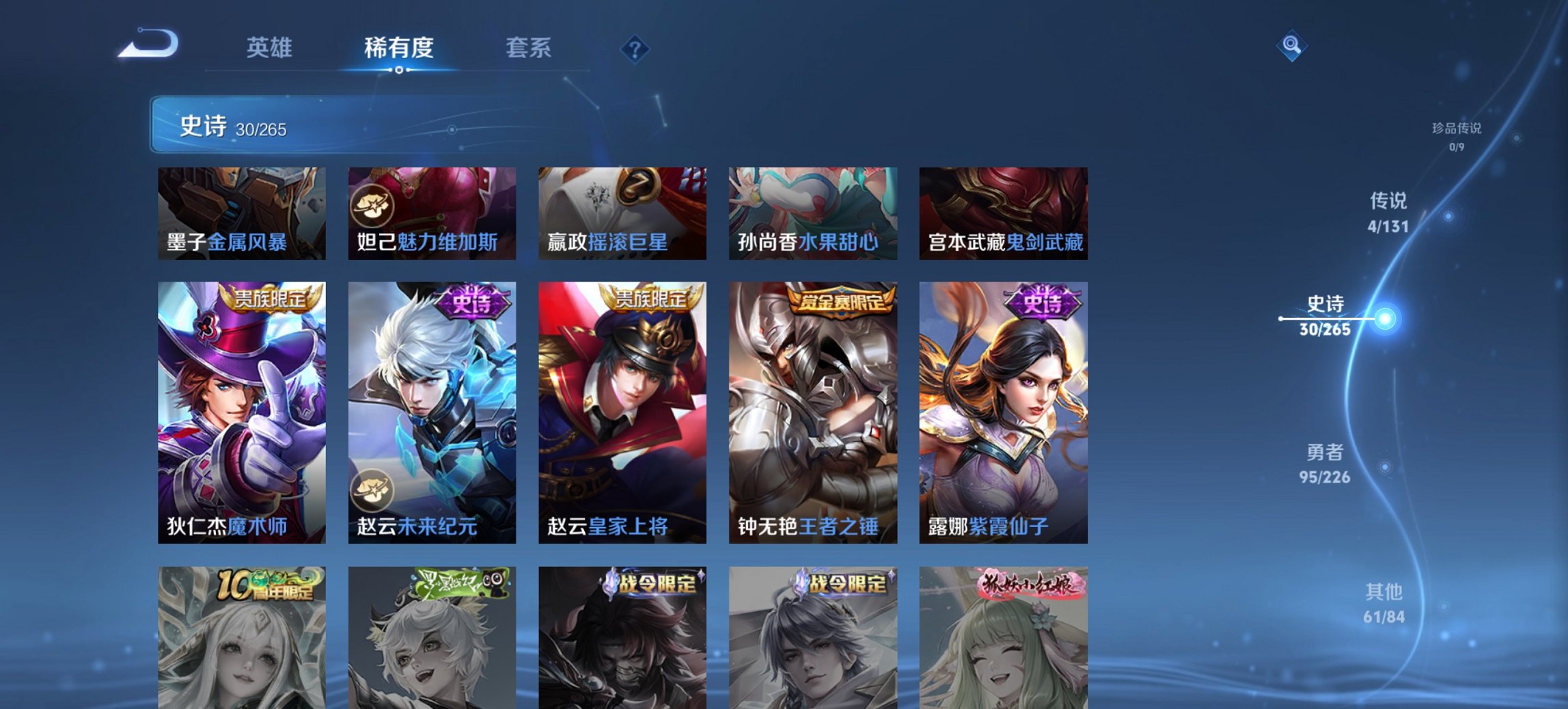The height and width of the screenshot is (709, 1568).
Task: Click the 史诗 badge on 露娜紫霞仙子
Action: click(1043, 303)
